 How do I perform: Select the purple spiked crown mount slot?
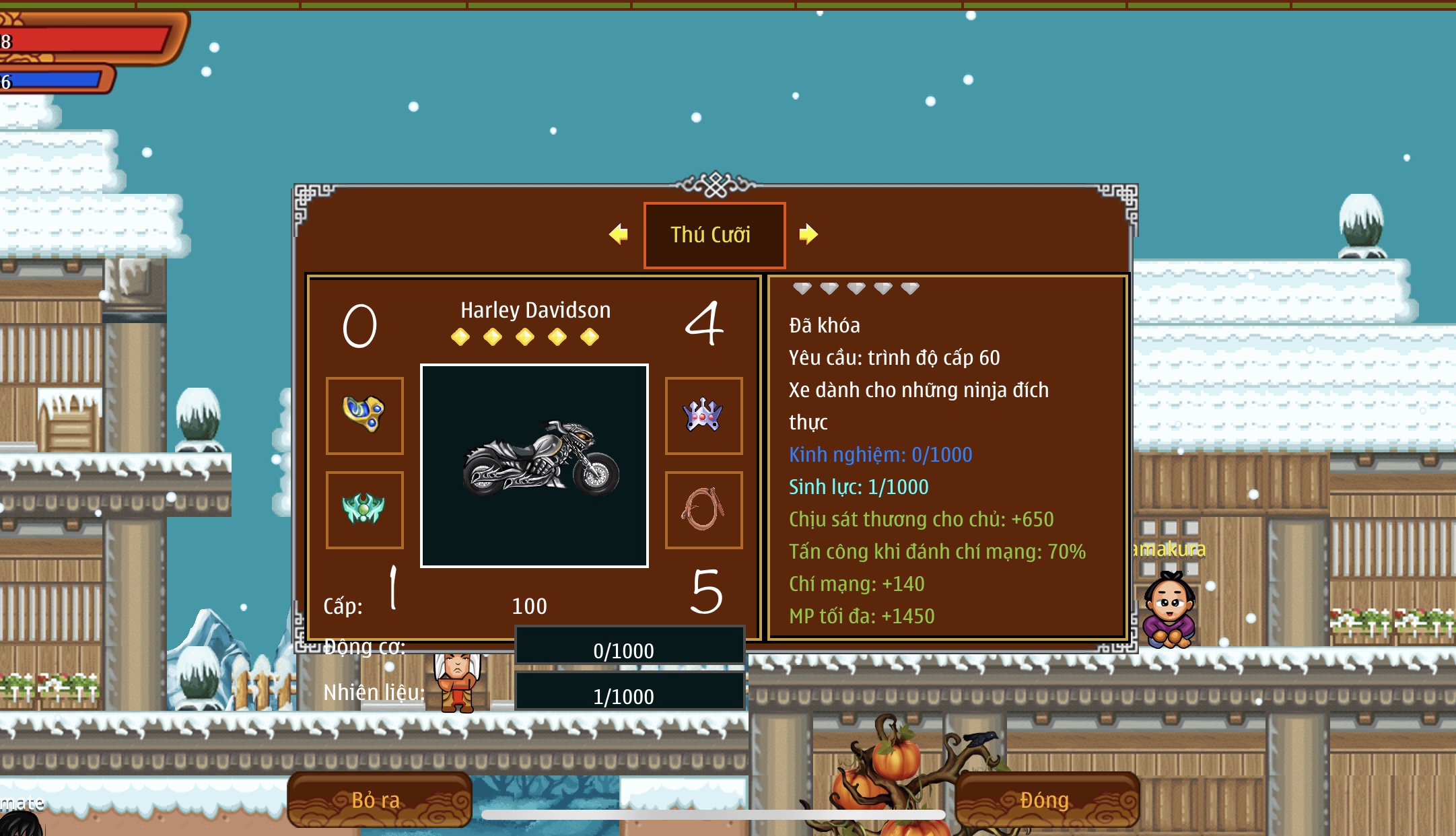pos(703,415)
